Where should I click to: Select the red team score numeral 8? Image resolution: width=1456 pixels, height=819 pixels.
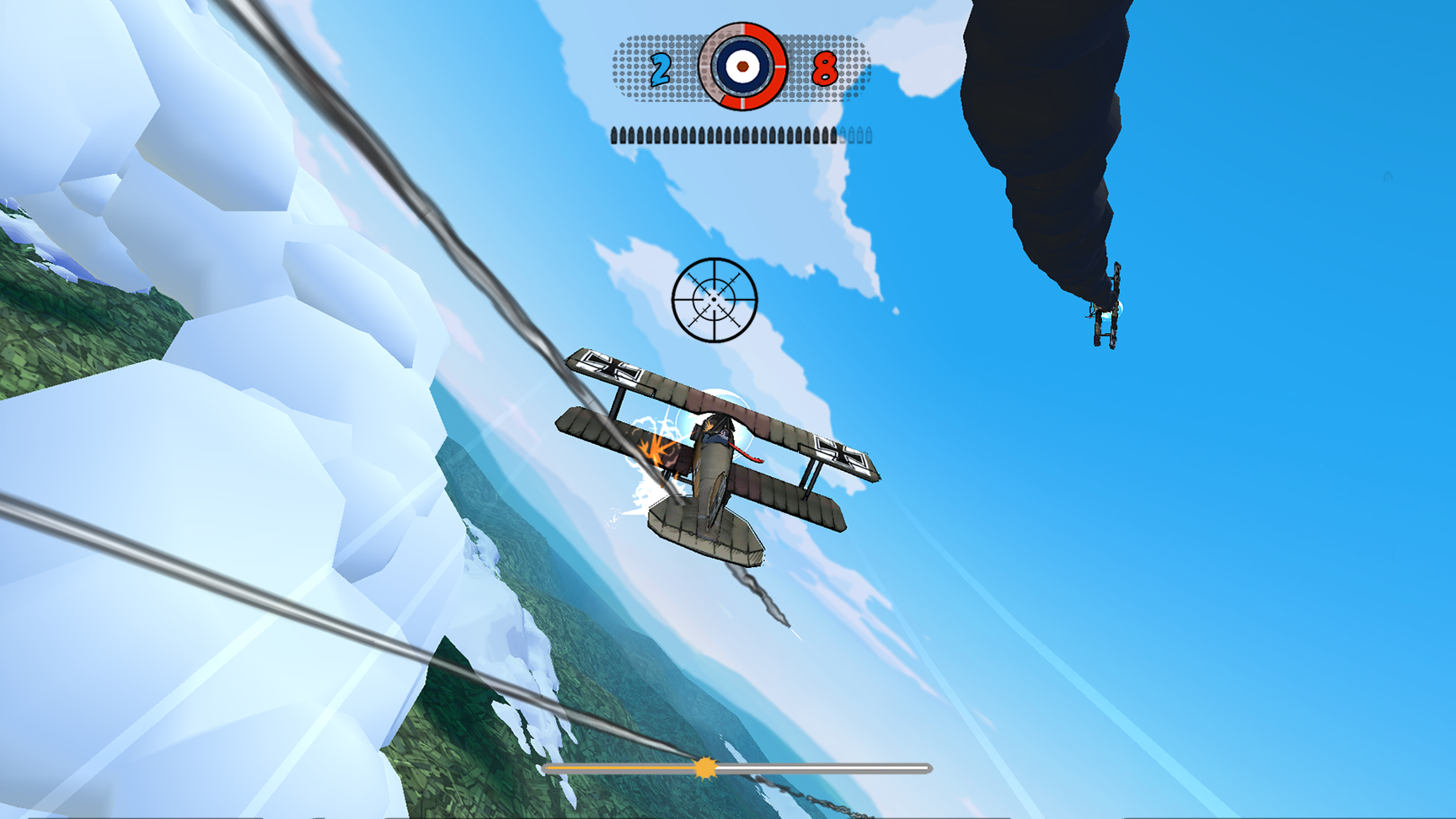[824, 69]
